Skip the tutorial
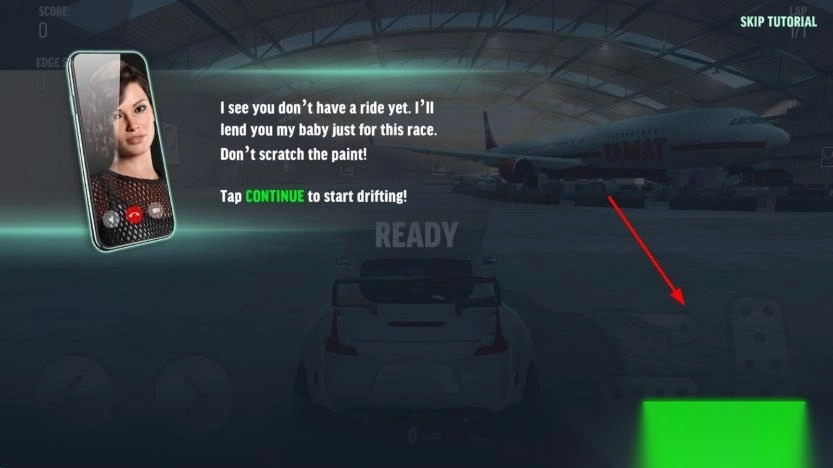833x468 pixels. 778,22
